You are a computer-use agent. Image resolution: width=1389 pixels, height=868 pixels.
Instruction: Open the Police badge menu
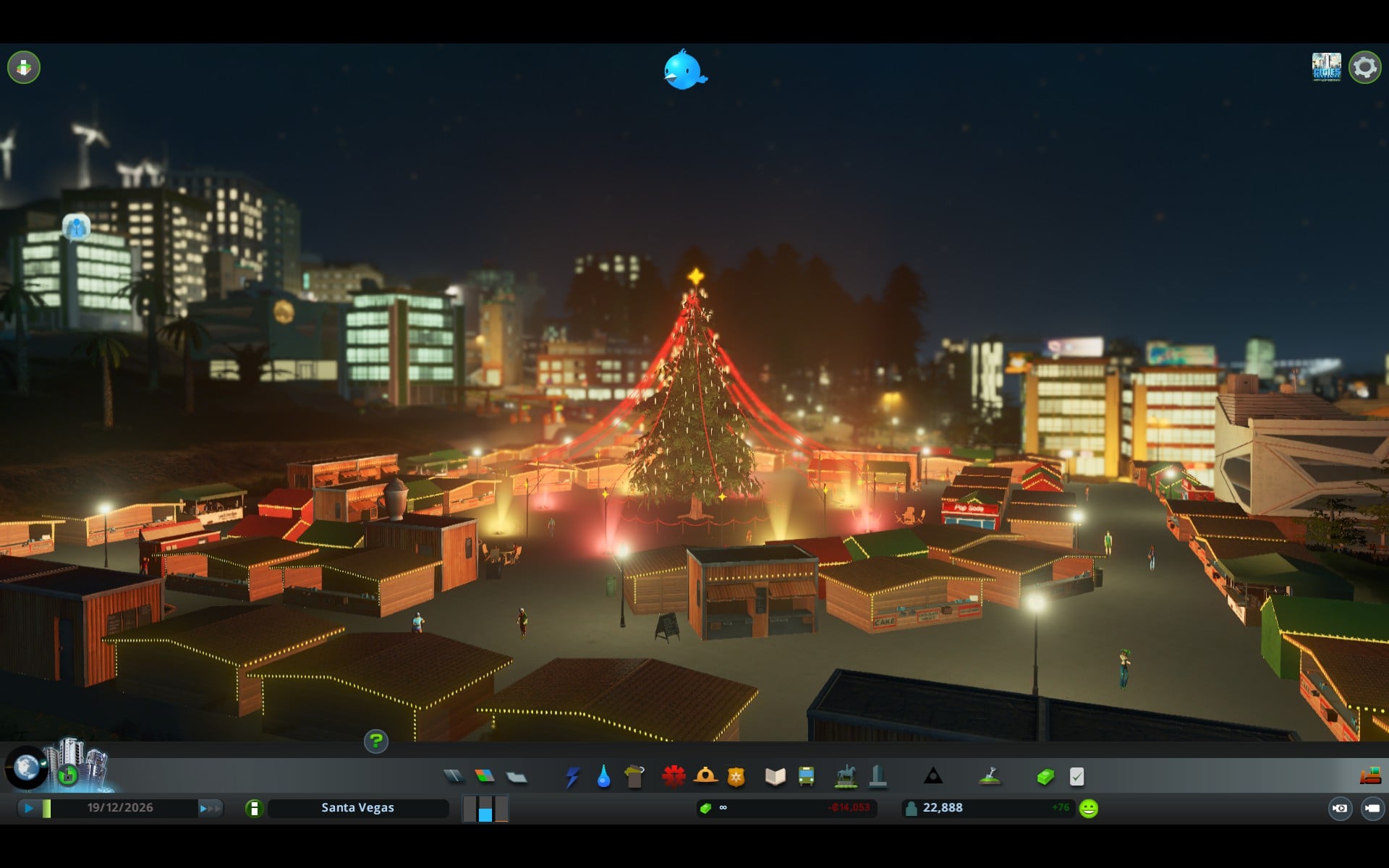coord(736,777)
